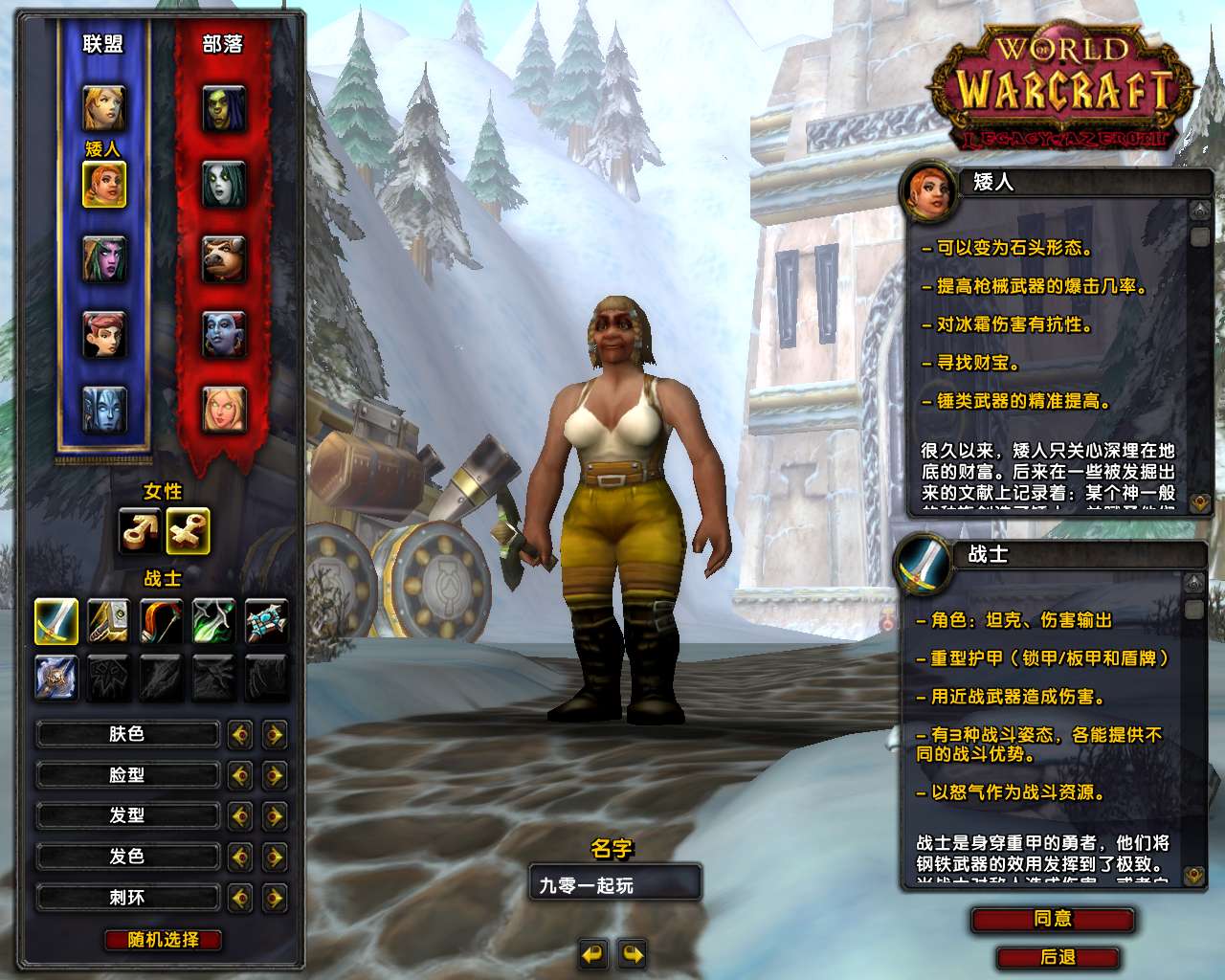Go back with 后退 button
Viewport: 1225px width, 980px height.
(1058, 957)
